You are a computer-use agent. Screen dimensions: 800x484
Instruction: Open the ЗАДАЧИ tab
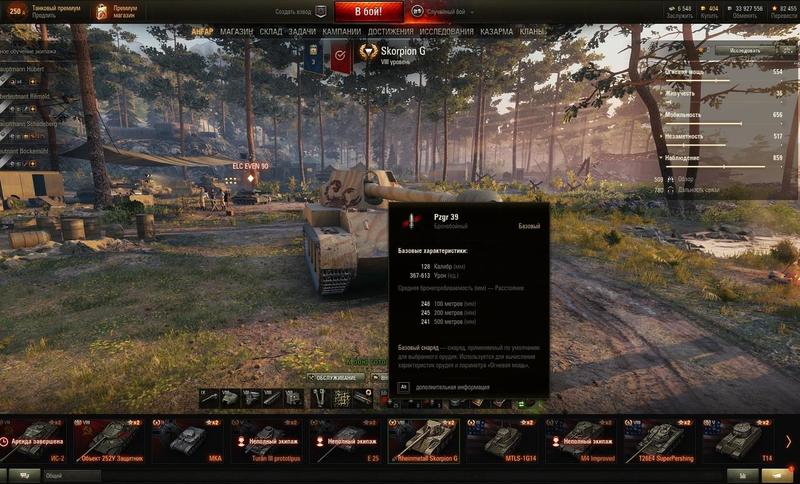pos(303,31)
